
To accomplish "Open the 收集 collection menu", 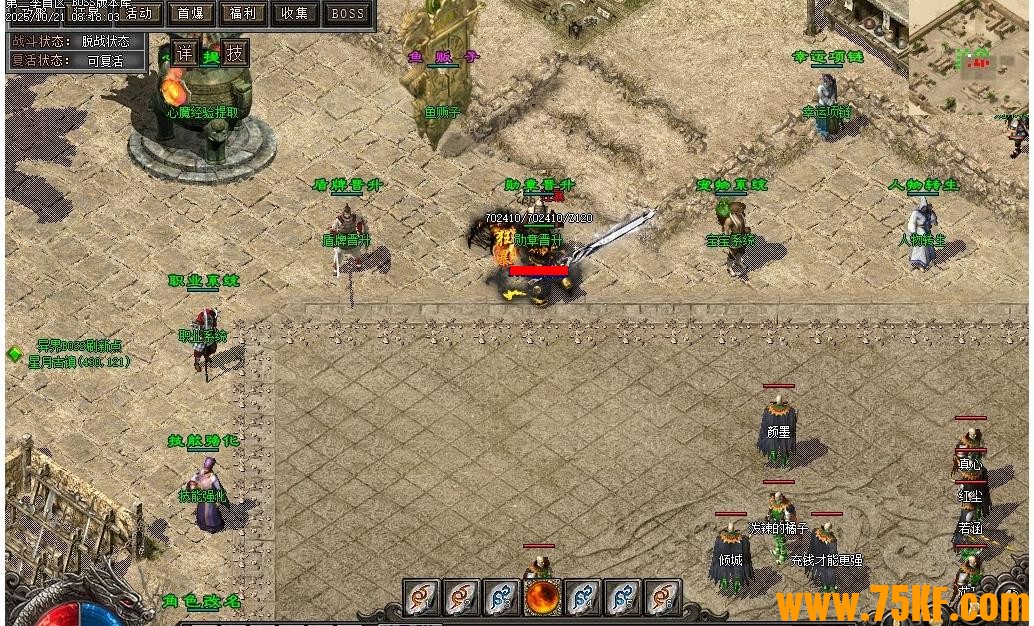I will pyautogui.click(x=294, y=14).
